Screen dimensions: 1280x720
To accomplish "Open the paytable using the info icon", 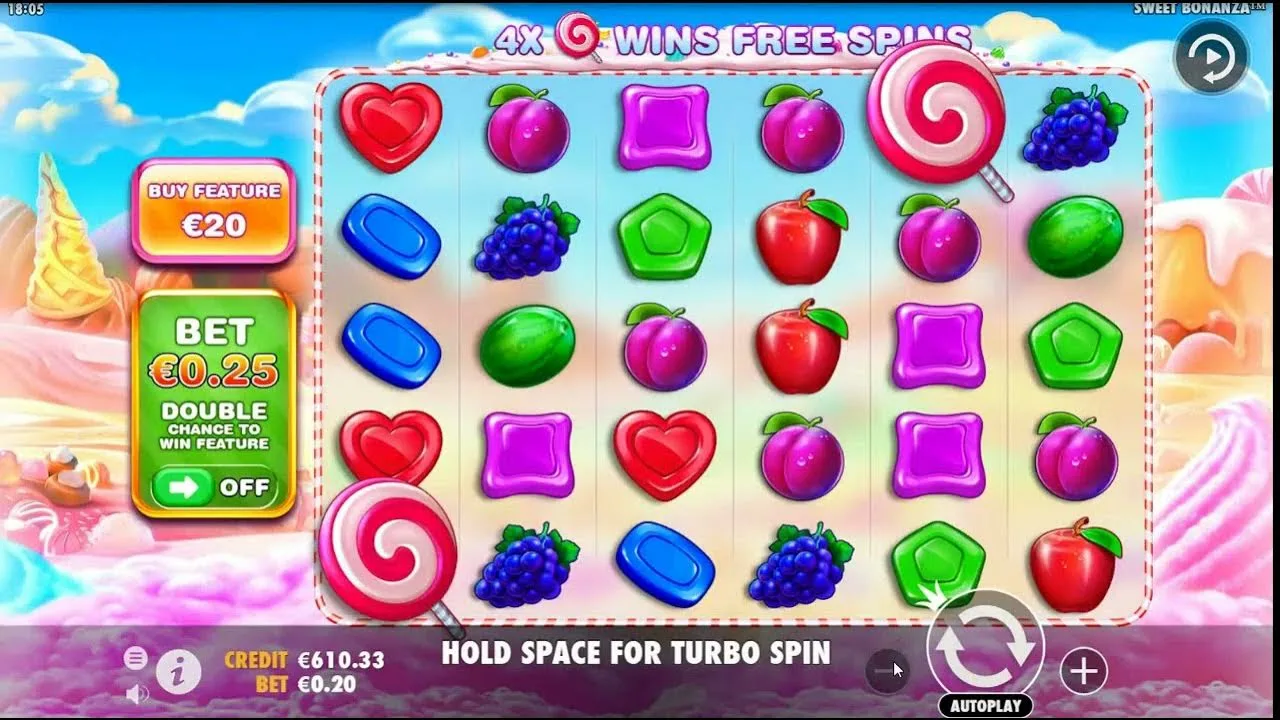I will [177, 672].
